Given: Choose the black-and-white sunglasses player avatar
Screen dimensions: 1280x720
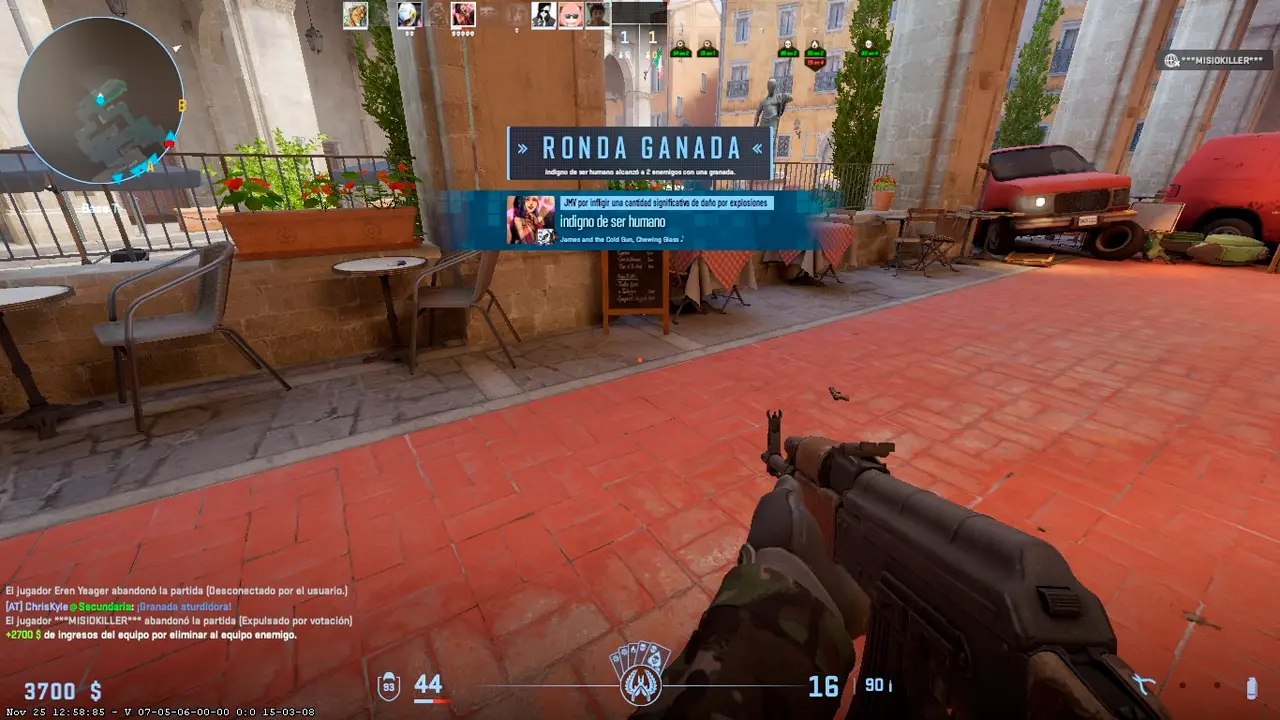Looking at the screenshot, I should pyautogui.click(x=543, y=14).
